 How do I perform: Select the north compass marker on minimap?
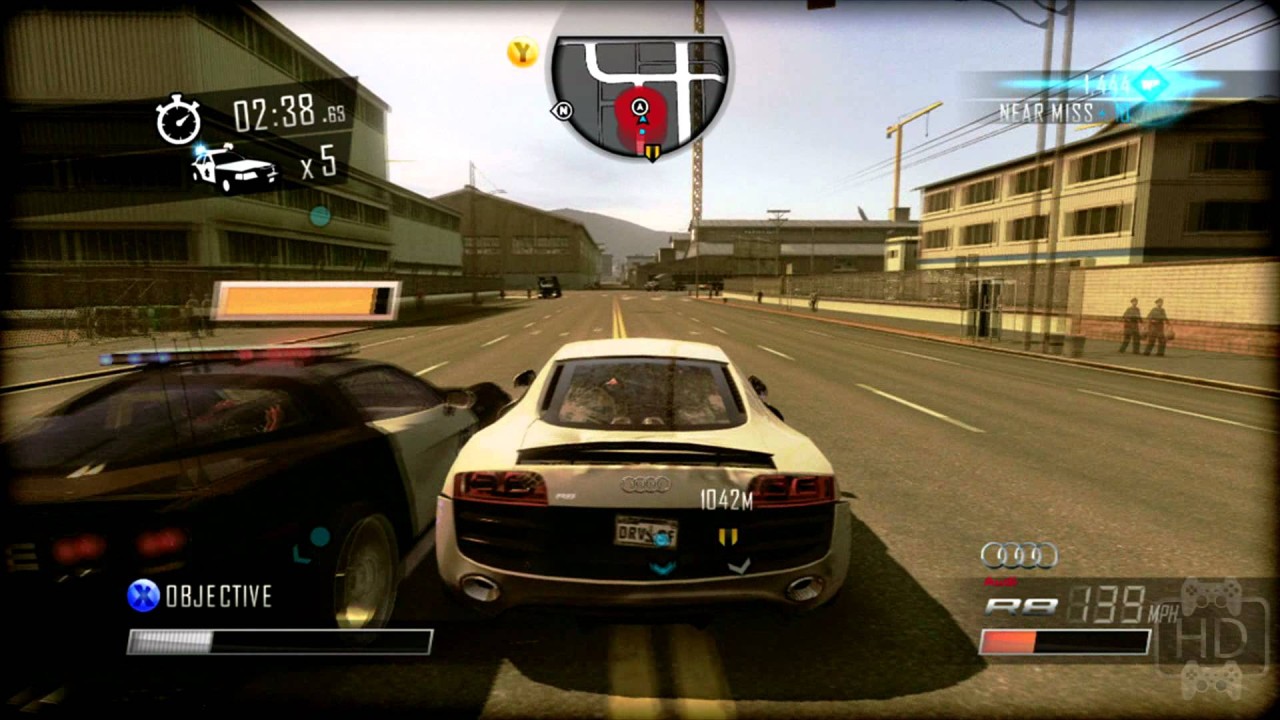563,110
